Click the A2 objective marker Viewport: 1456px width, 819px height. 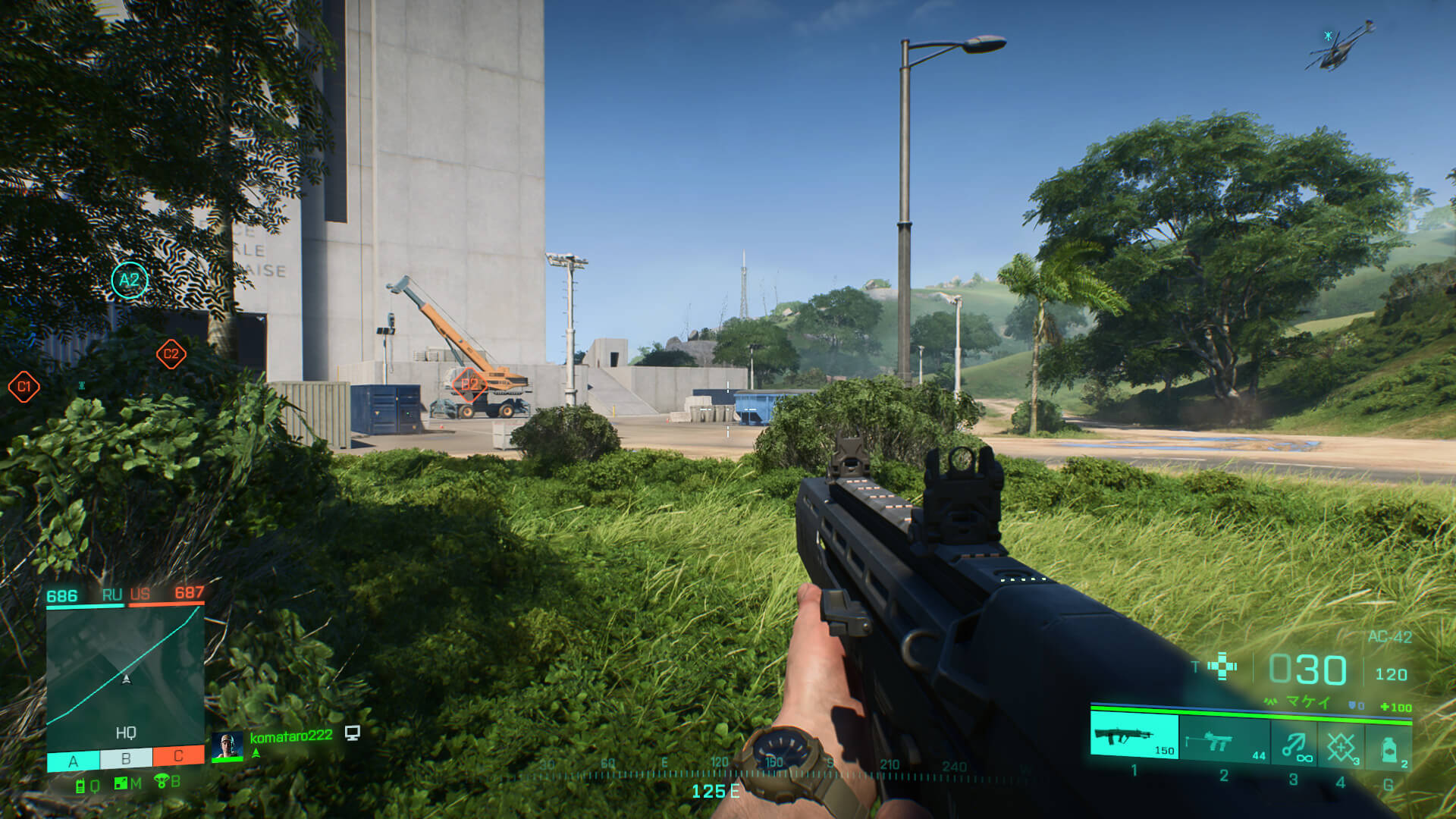click(130, 280)
